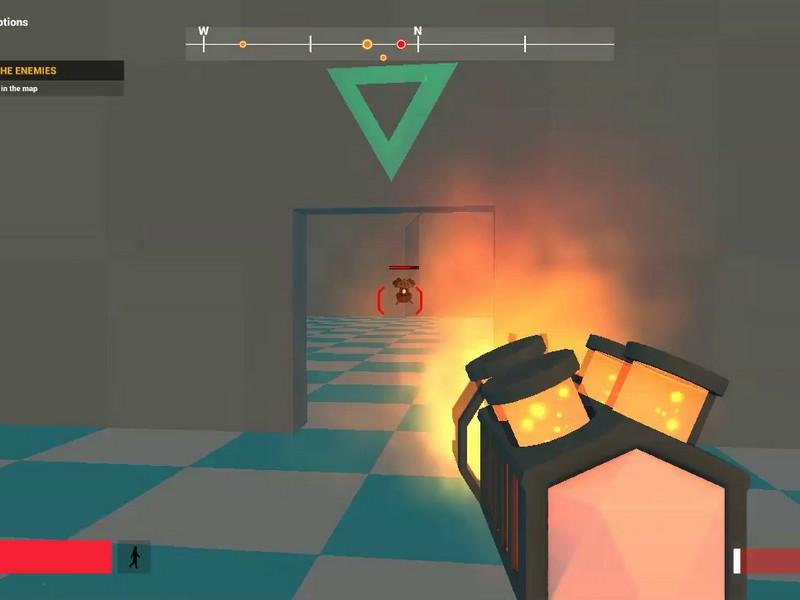Open the Options menu label
The height and width of the screenshot is (600, 800).
tap(14, 22)
